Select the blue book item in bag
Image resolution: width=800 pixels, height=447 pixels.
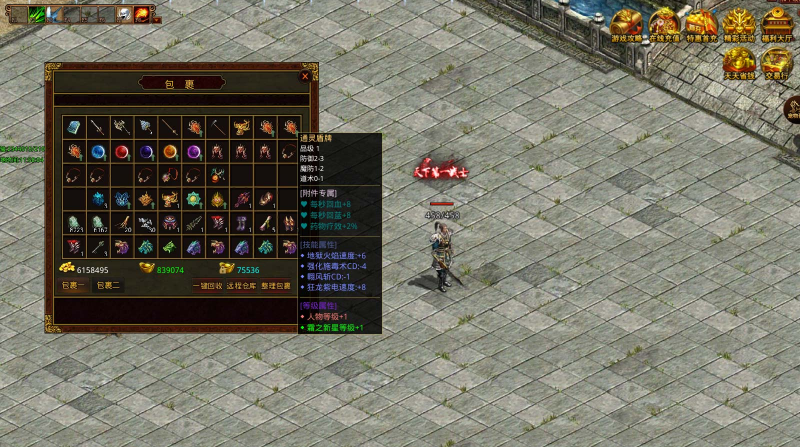click(x=73, y=126)
